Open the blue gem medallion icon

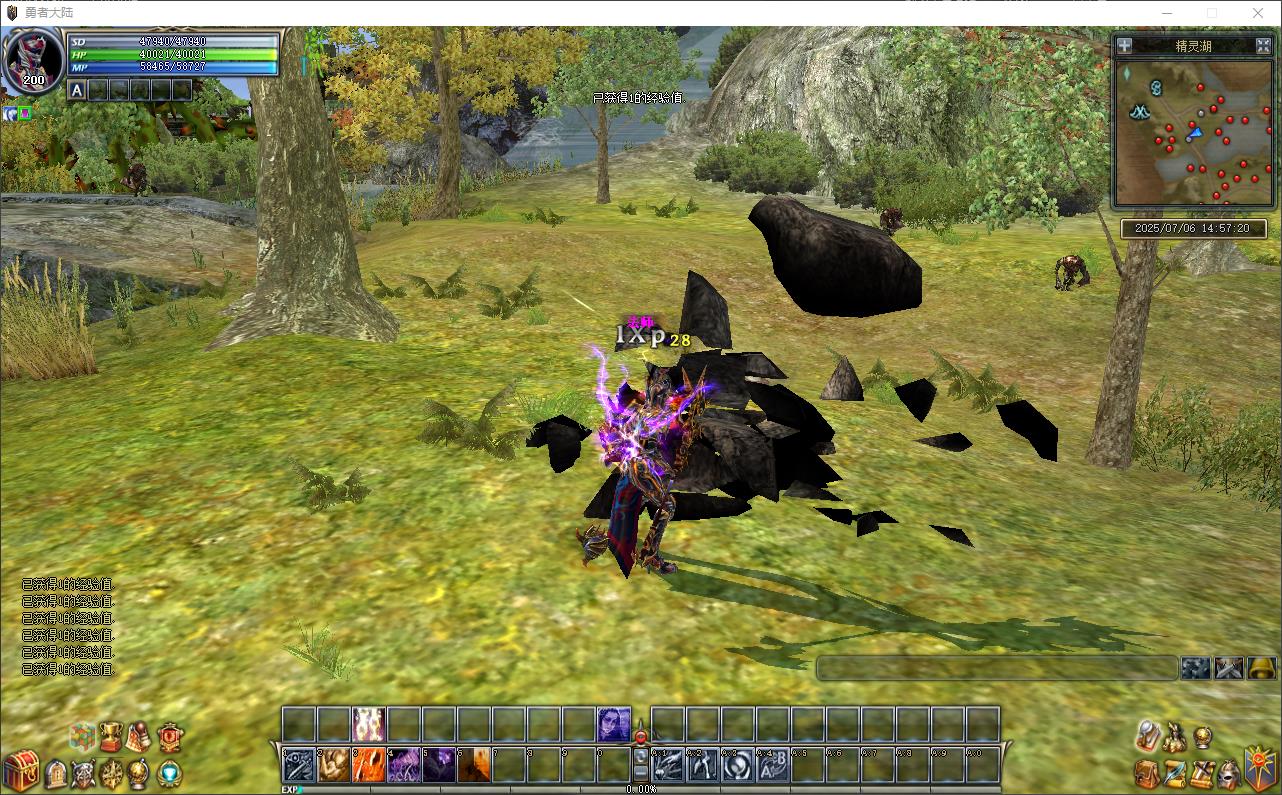coord(170,773)
